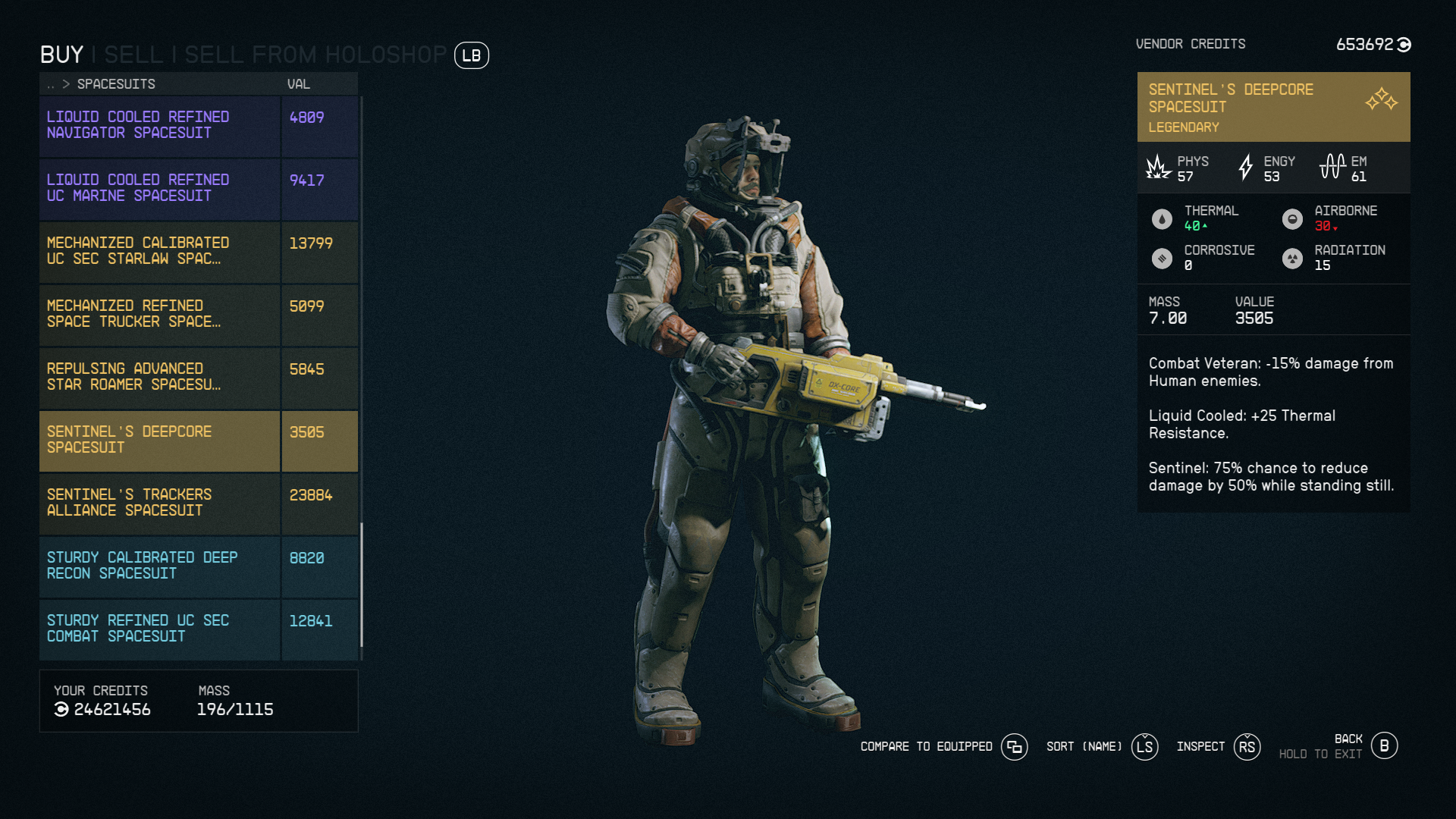Sort list by VAL column header
The image size is (1456, 819).
[x=298, y=84]
